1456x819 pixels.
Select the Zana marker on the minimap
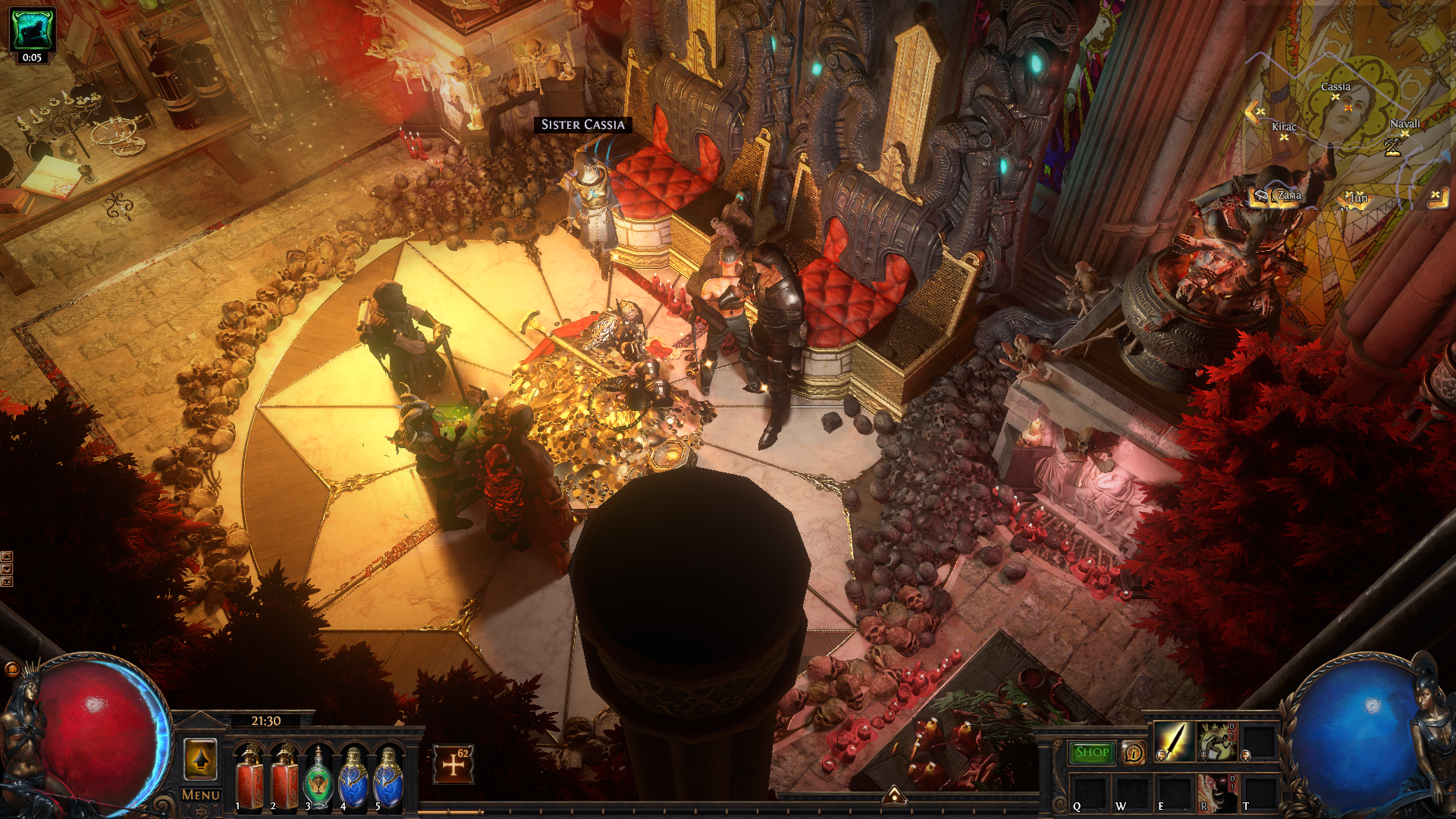(1288, 196)
